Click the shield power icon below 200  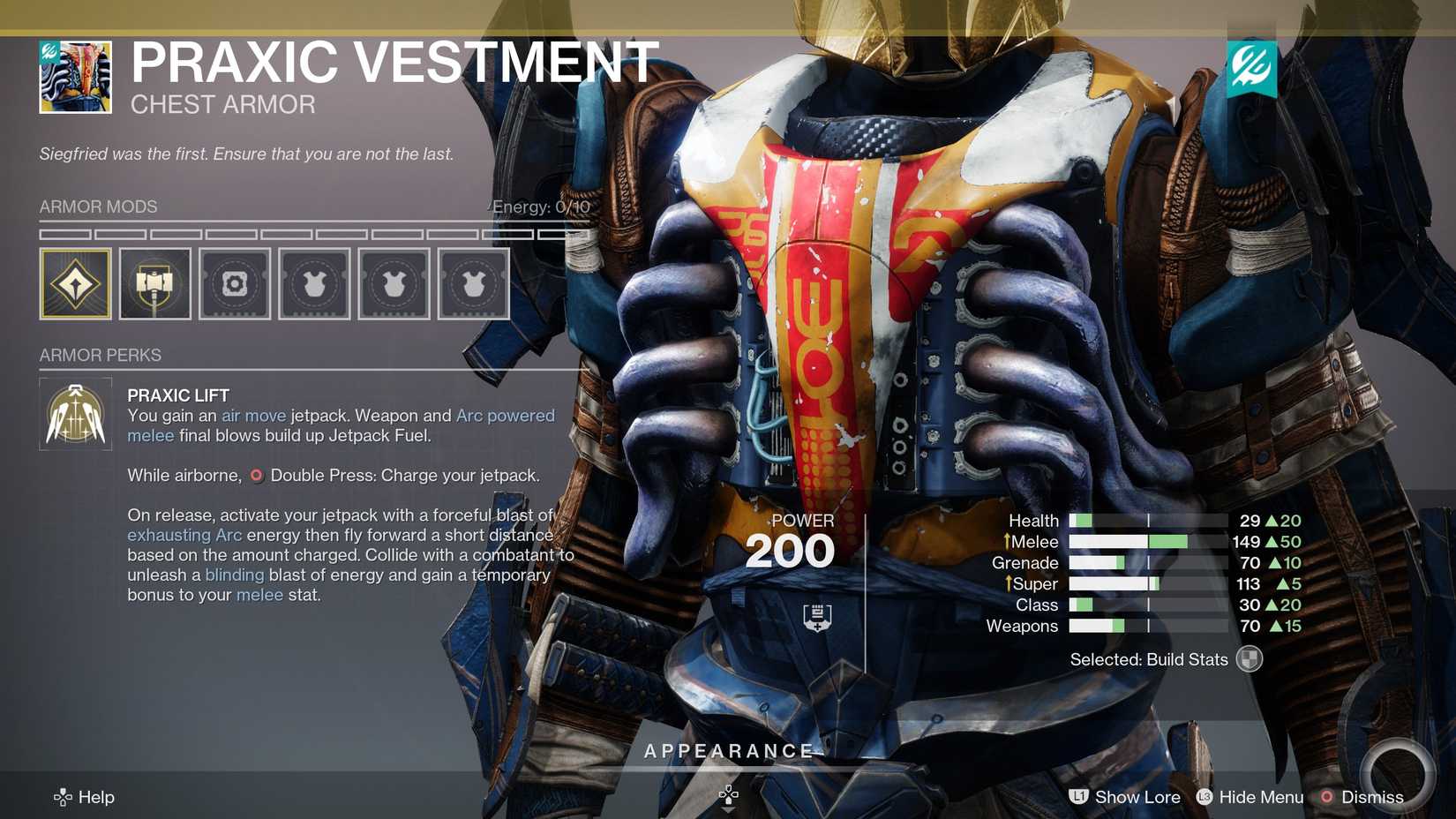tap(817, 615)
